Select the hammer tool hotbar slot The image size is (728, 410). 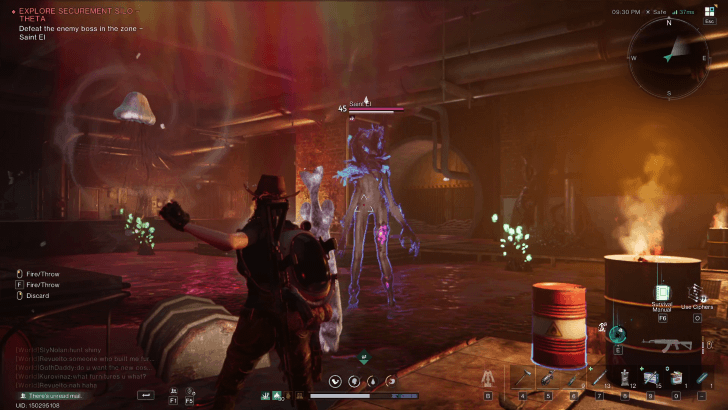[x=521, y=378]
